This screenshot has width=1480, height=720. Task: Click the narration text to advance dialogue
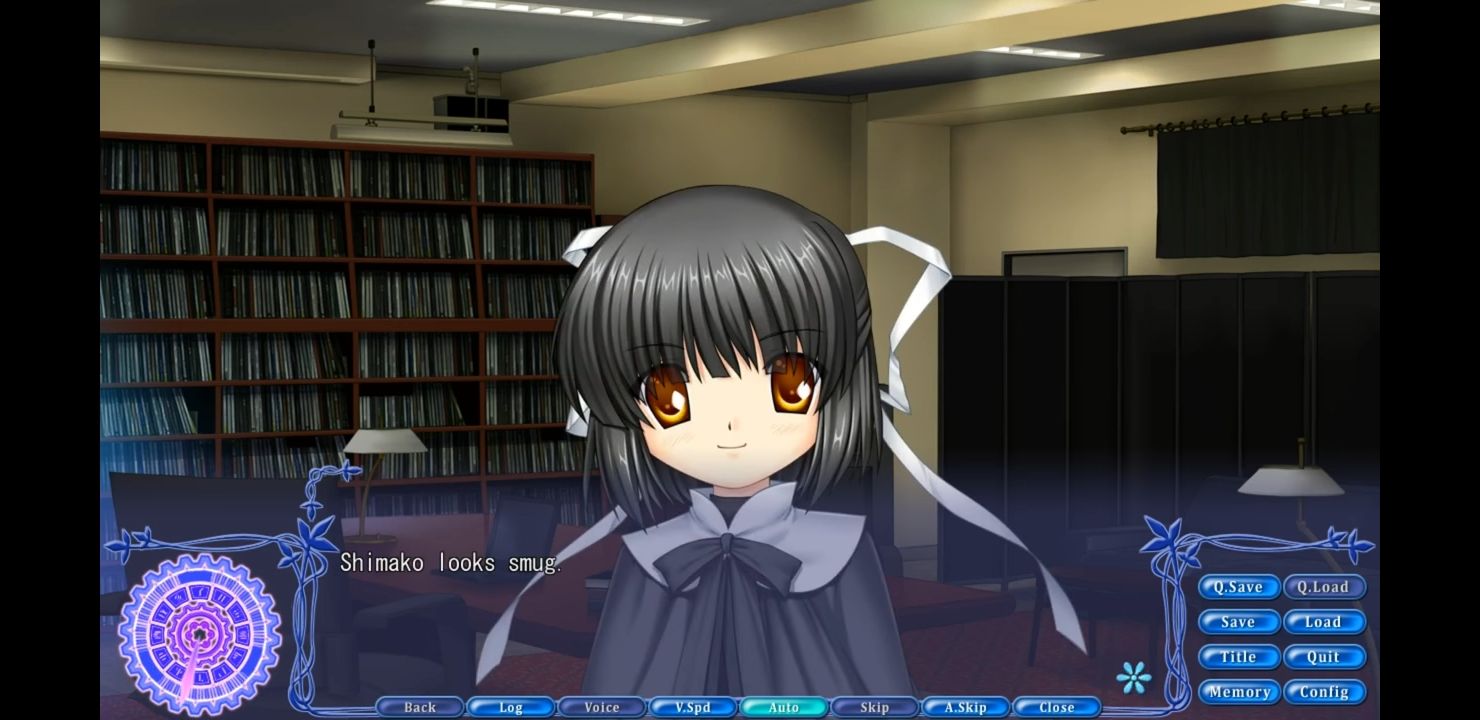(452, 562)
